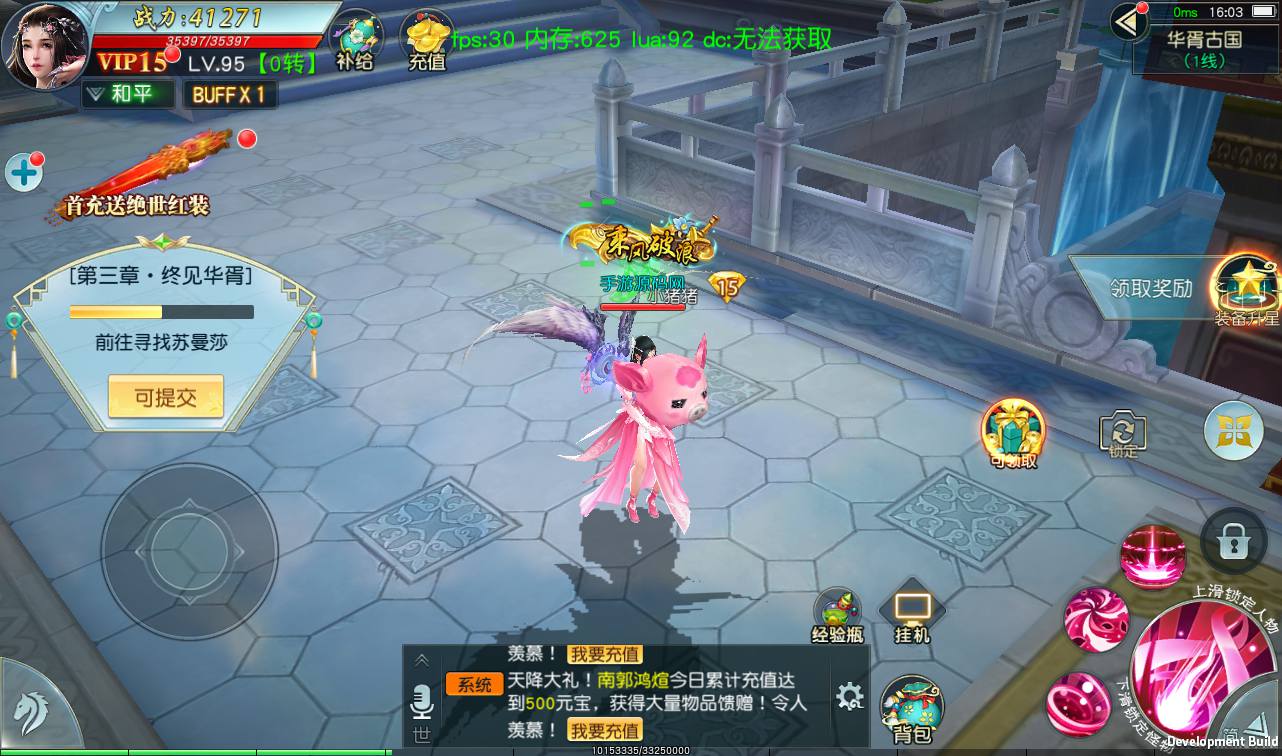Viewport: 1282px width, 756px height.
Task: Expand the blue plus button
Action: point(23,172)
